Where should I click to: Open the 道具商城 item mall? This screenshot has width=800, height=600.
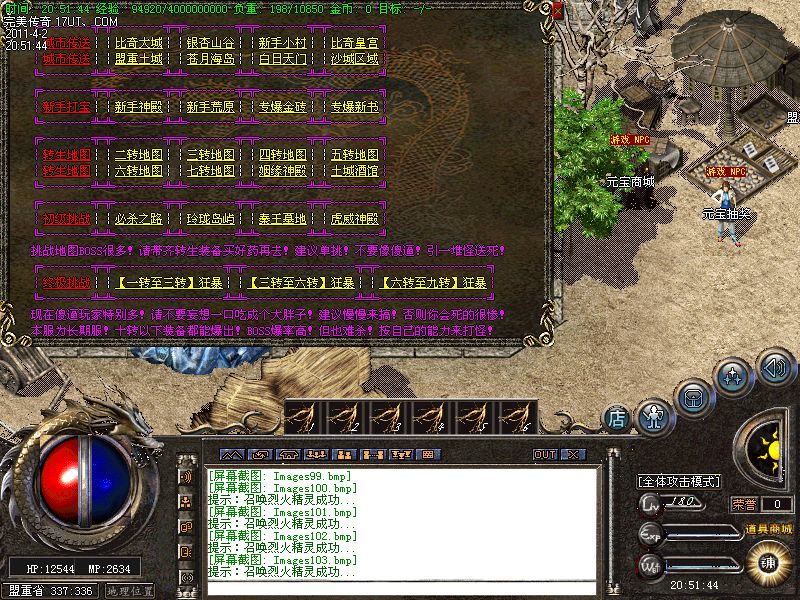[x=768, y=528]
